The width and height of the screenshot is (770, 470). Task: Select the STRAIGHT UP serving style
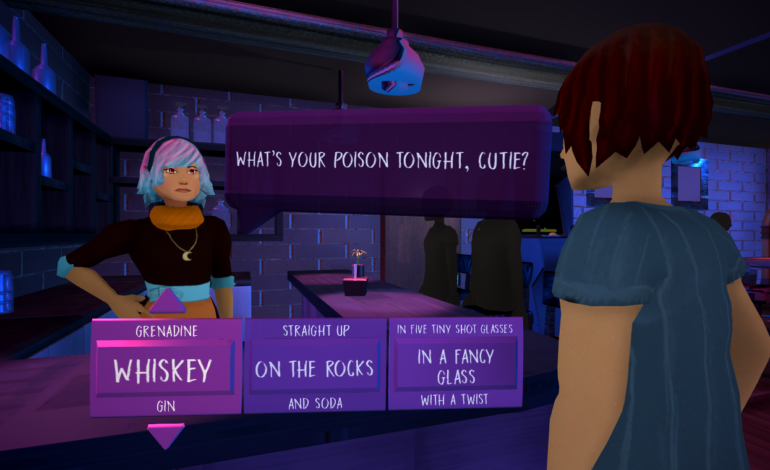click(x=314, y=329)
